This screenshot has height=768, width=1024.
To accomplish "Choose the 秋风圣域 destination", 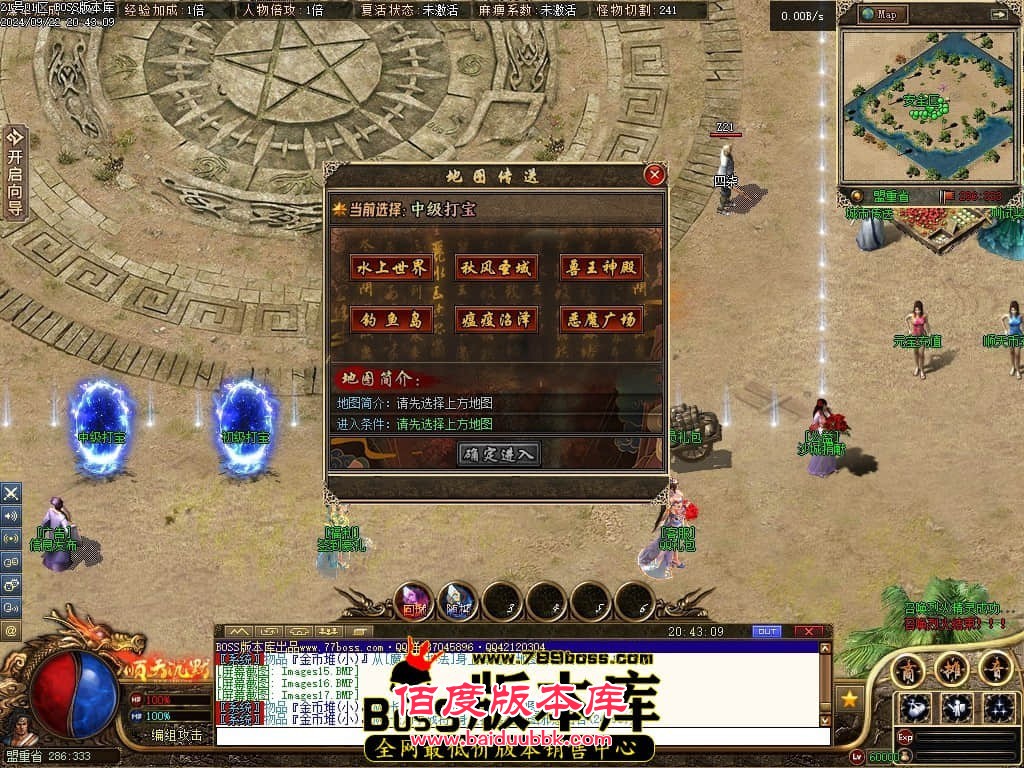I will [x=496, y=267].
